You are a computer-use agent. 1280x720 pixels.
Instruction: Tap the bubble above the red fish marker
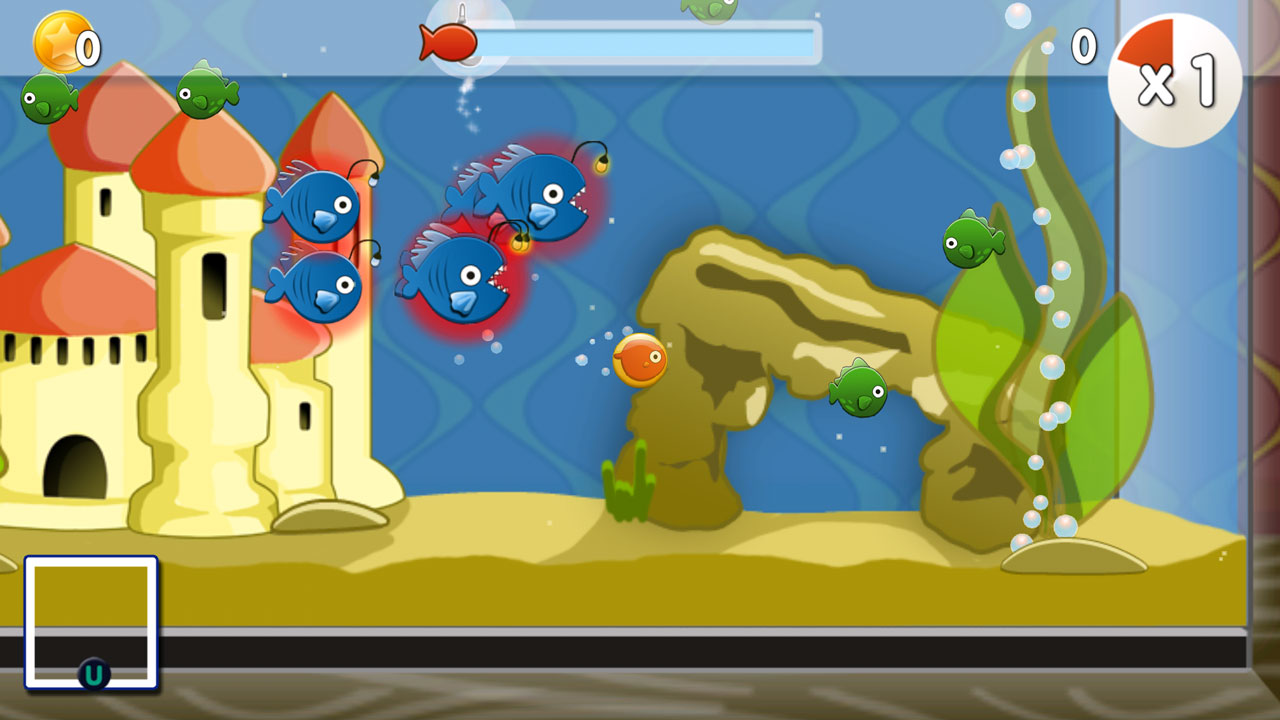(x=463, y=13)
